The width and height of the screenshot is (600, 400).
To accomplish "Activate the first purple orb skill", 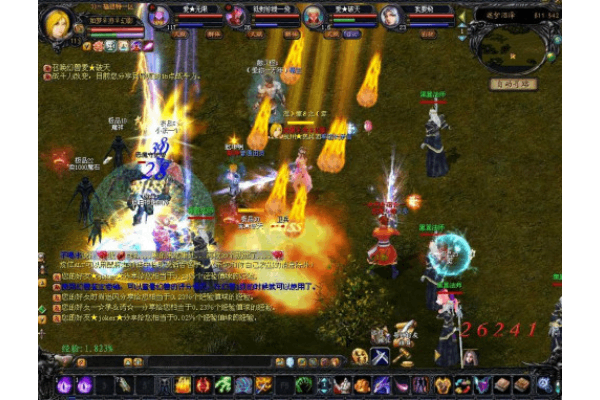I will [x=66, y=385].
